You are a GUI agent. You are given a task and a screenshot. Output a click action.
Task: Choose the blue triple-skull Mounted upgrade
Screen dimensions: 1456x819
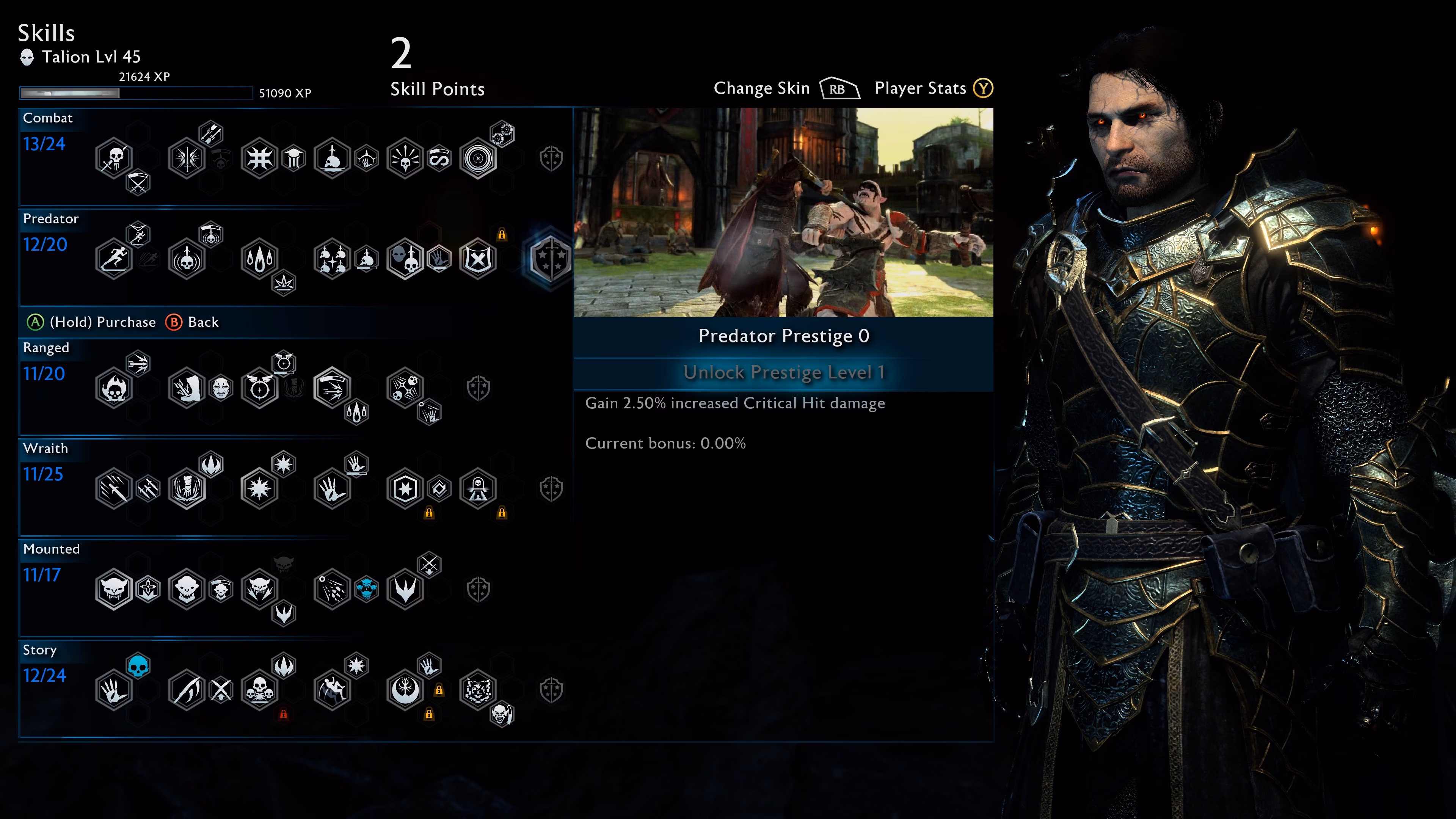click(366, 589)
